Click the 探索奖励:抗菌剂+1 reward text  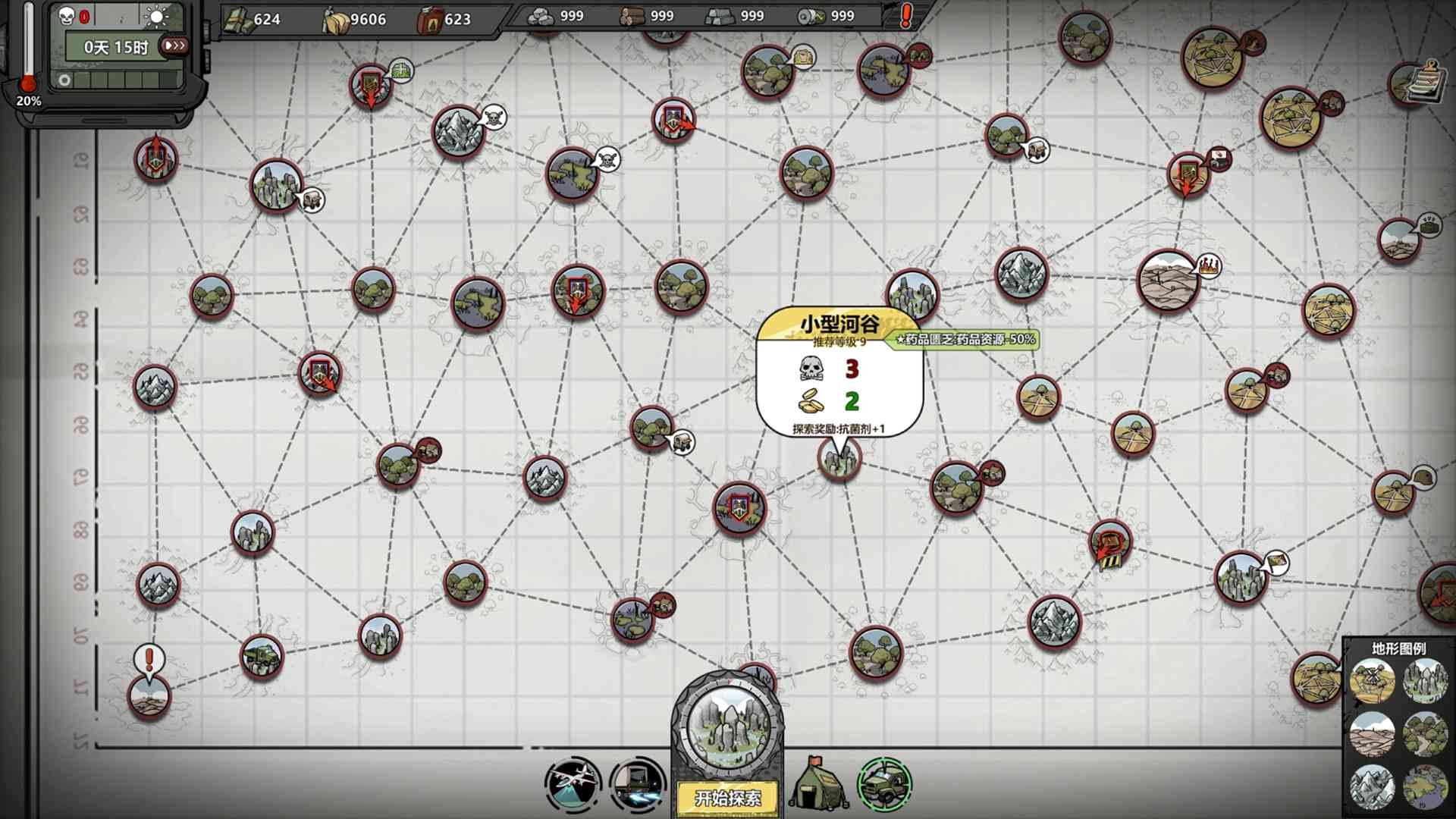pyautogui.click(x=839, y=427)
